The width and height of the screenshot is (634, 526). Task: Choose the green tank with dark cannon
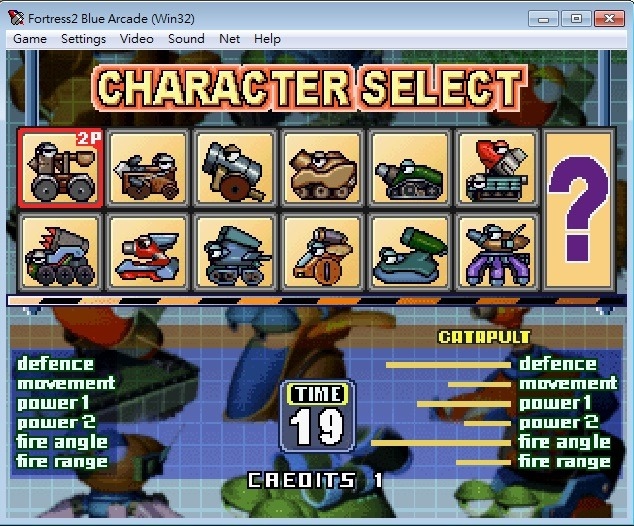tap(408, 167)
